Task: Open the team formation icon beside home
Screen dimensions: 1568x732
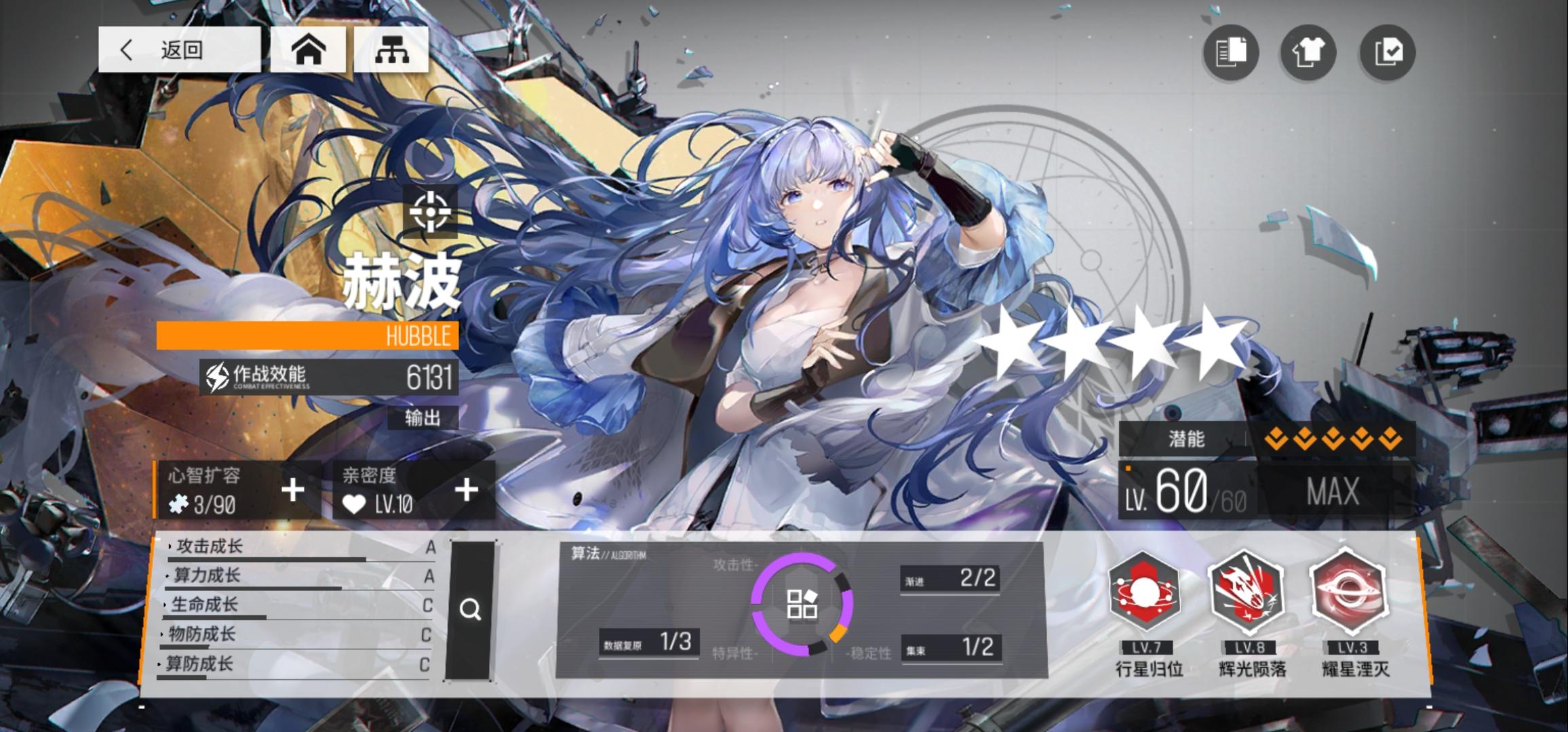Action: pos(392,49)
